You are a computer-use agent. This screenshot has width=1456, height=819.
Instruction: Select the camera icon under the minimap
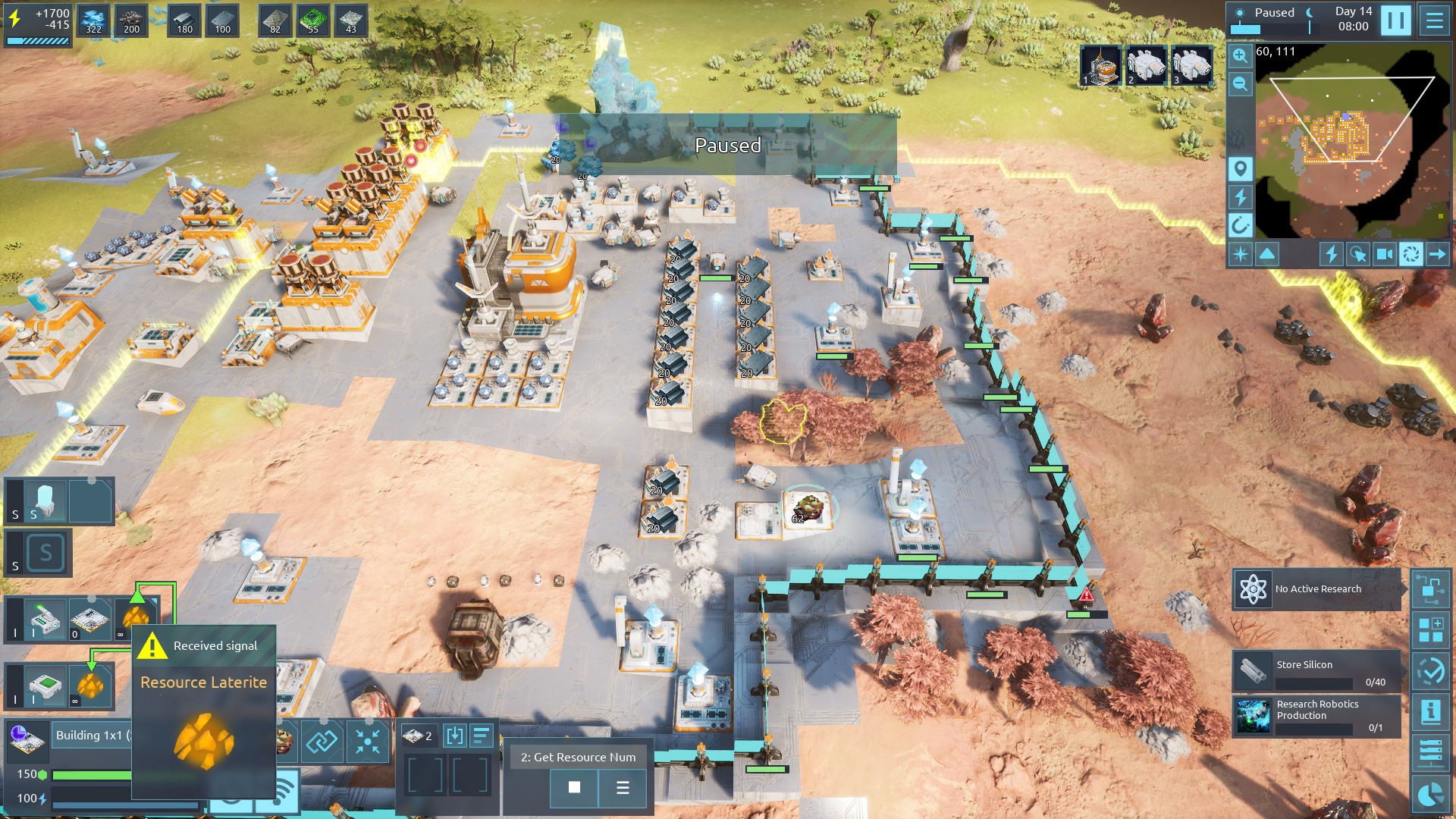(x=1384, y=254)
